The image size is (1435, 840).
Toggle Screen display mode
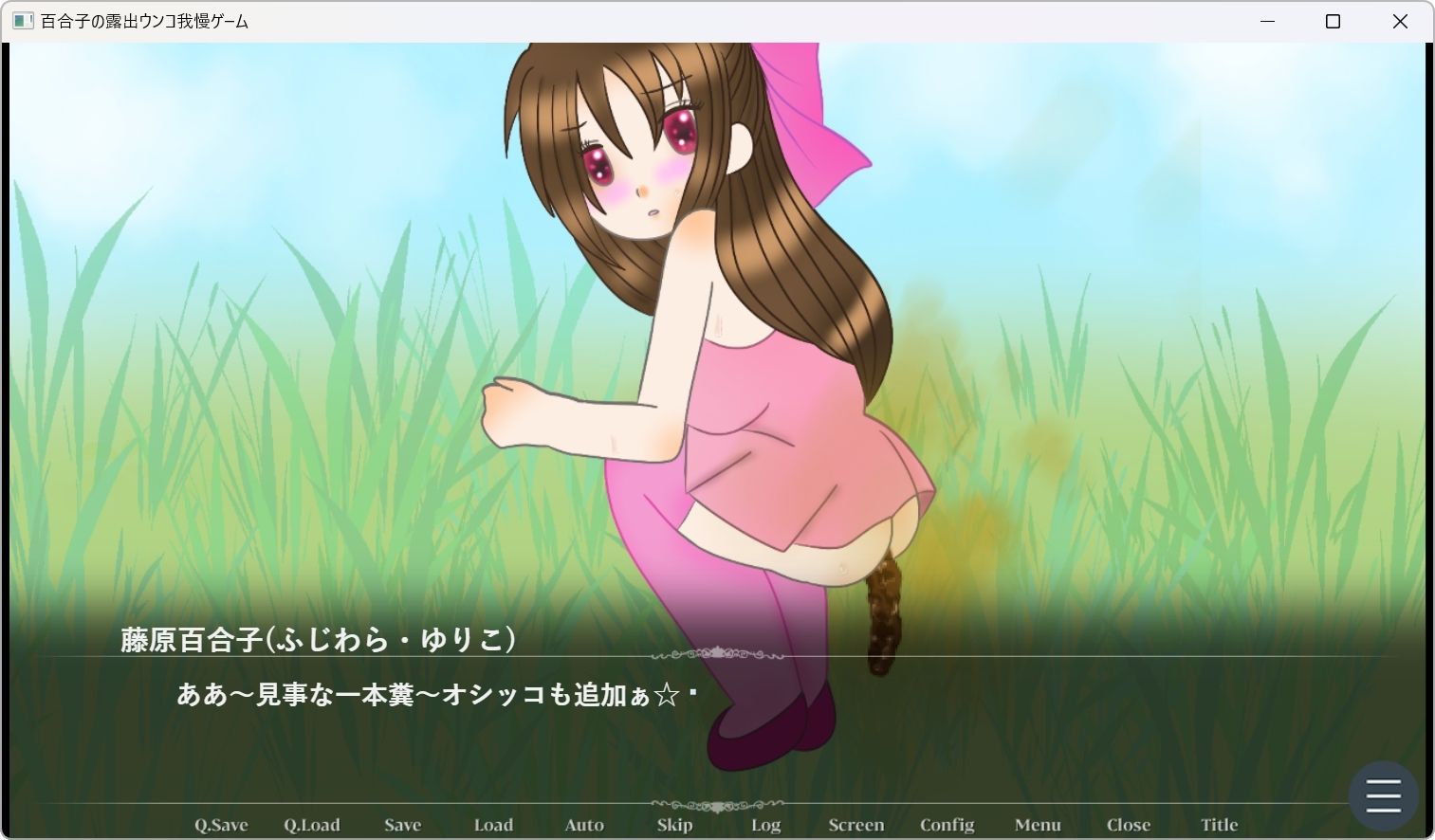tap(855, 824)
